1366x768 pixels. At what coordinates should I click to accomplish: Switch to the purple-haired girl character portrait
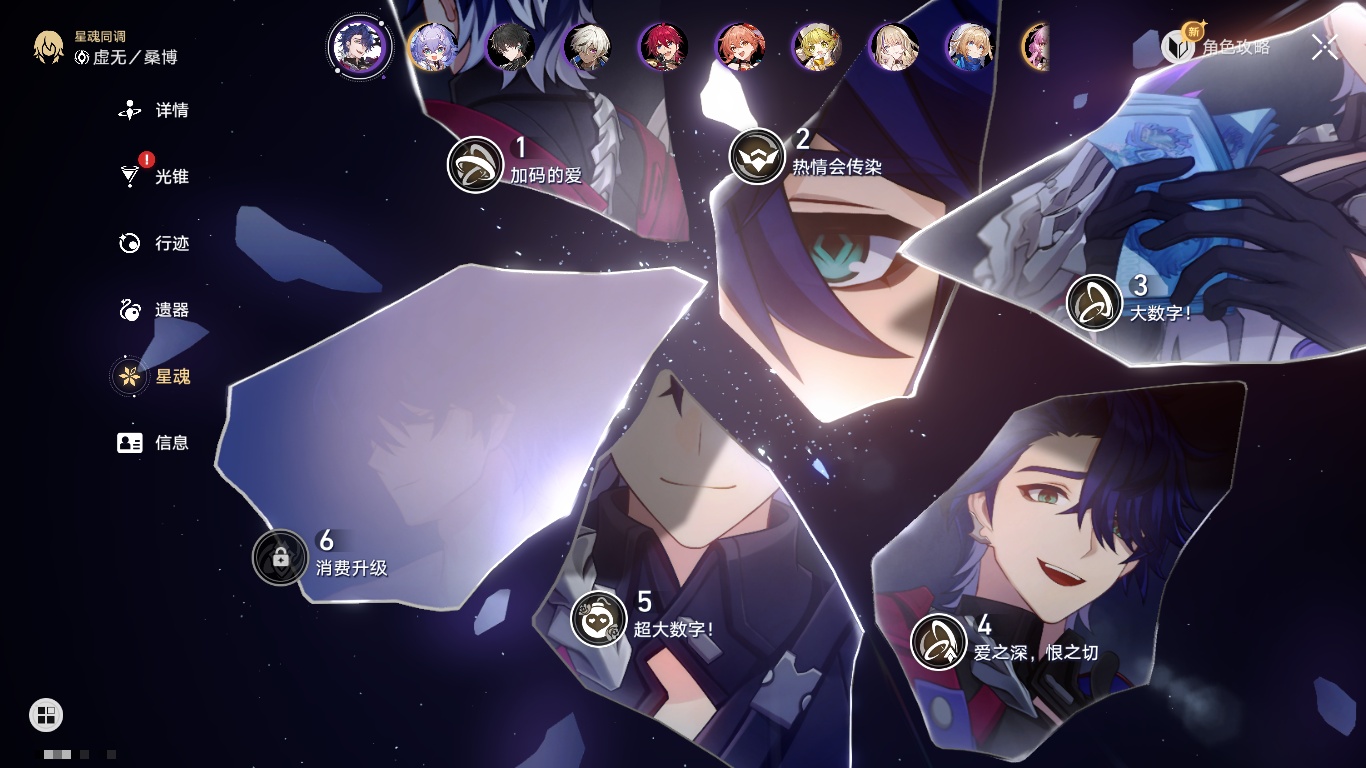coord(433,47)
